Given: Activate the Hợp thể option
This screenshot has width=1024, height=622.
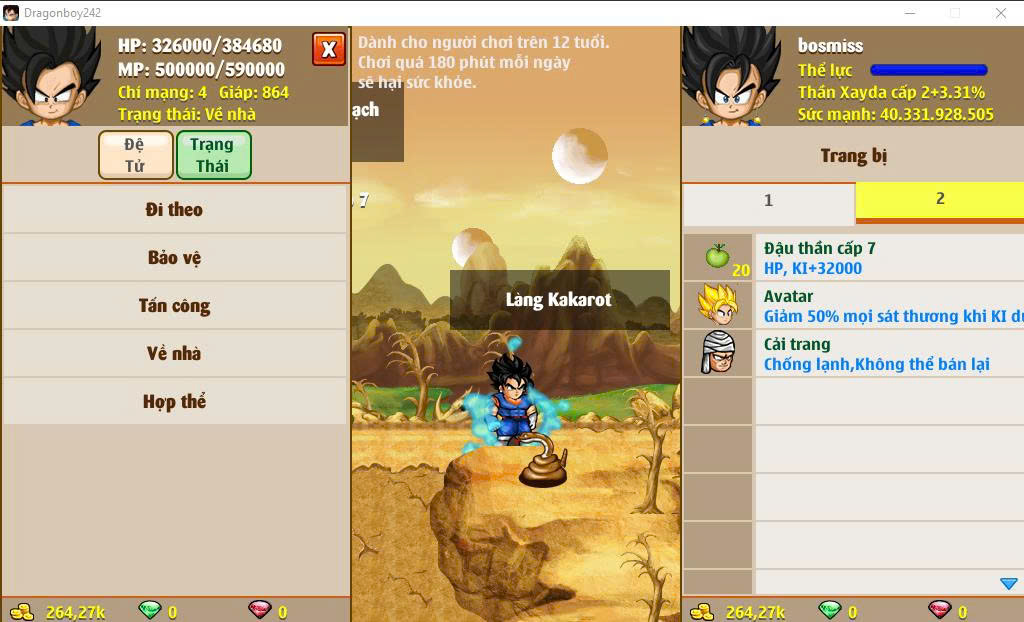Looking at the screenshot, I should pyautogui.click(x=174, y=402).
